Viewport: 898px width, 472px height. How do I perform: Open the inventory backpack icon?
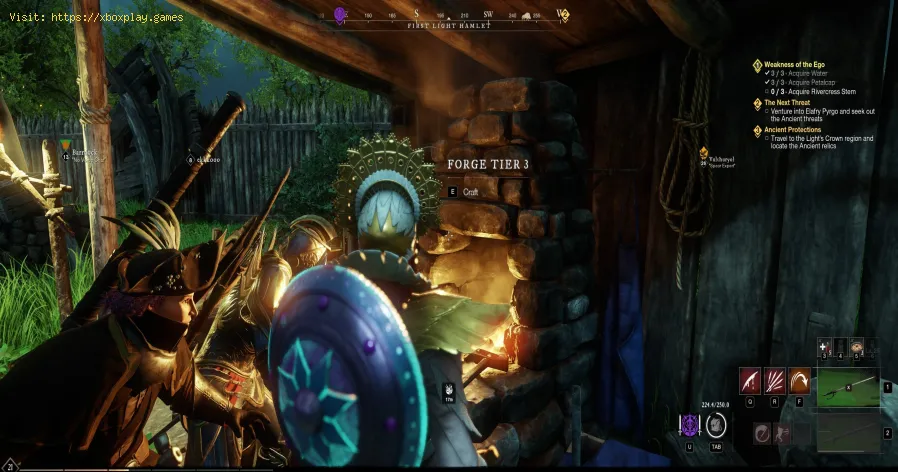[716, 425]
